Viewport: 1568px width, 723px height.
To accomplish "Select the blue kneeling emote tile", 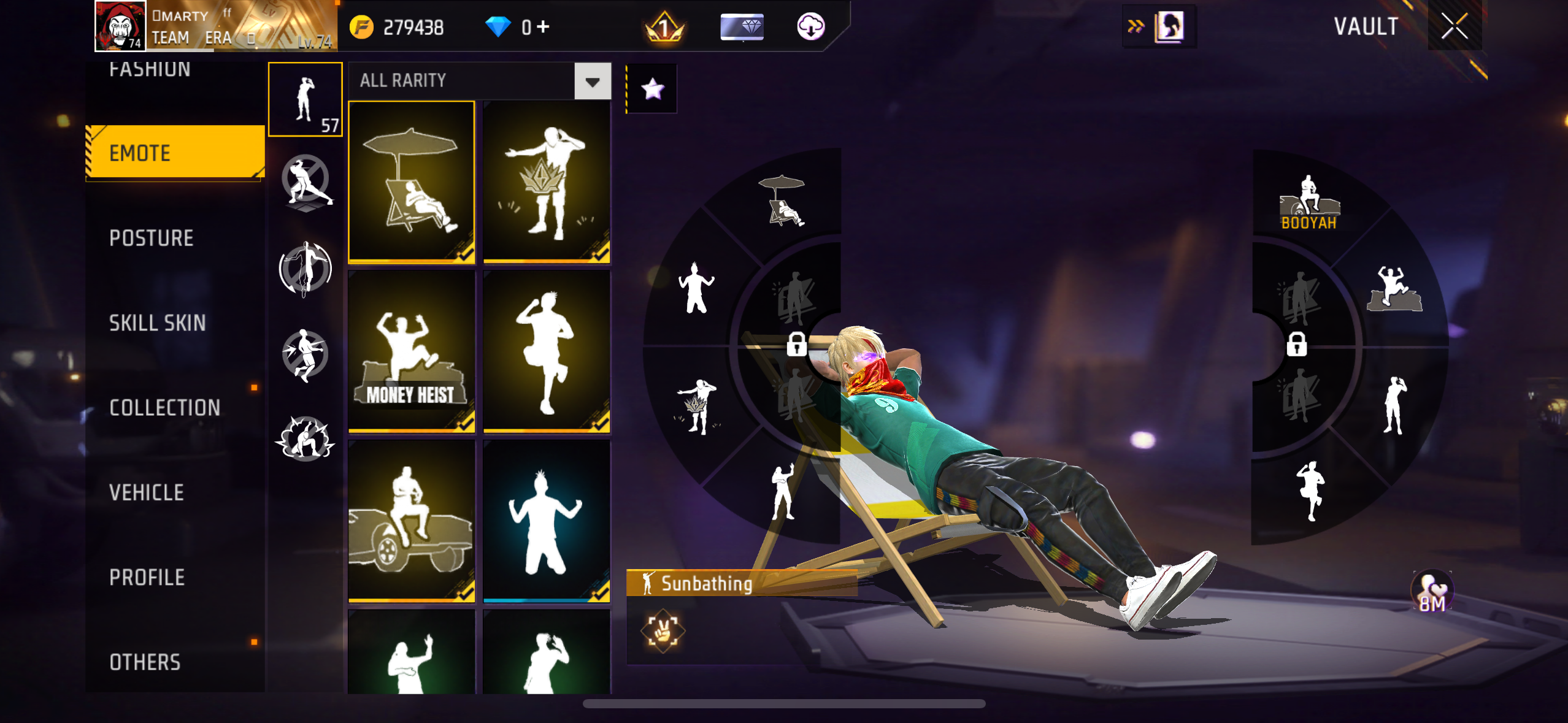I will 546,521.
